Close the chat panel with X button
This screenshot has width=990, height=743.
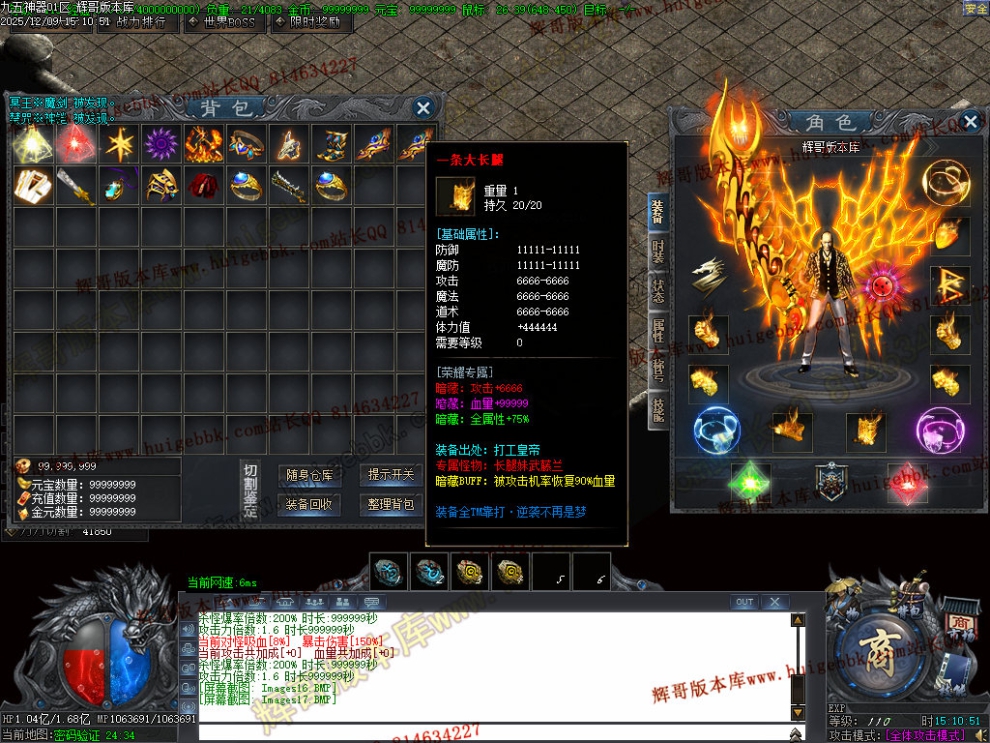coord(773,602)
